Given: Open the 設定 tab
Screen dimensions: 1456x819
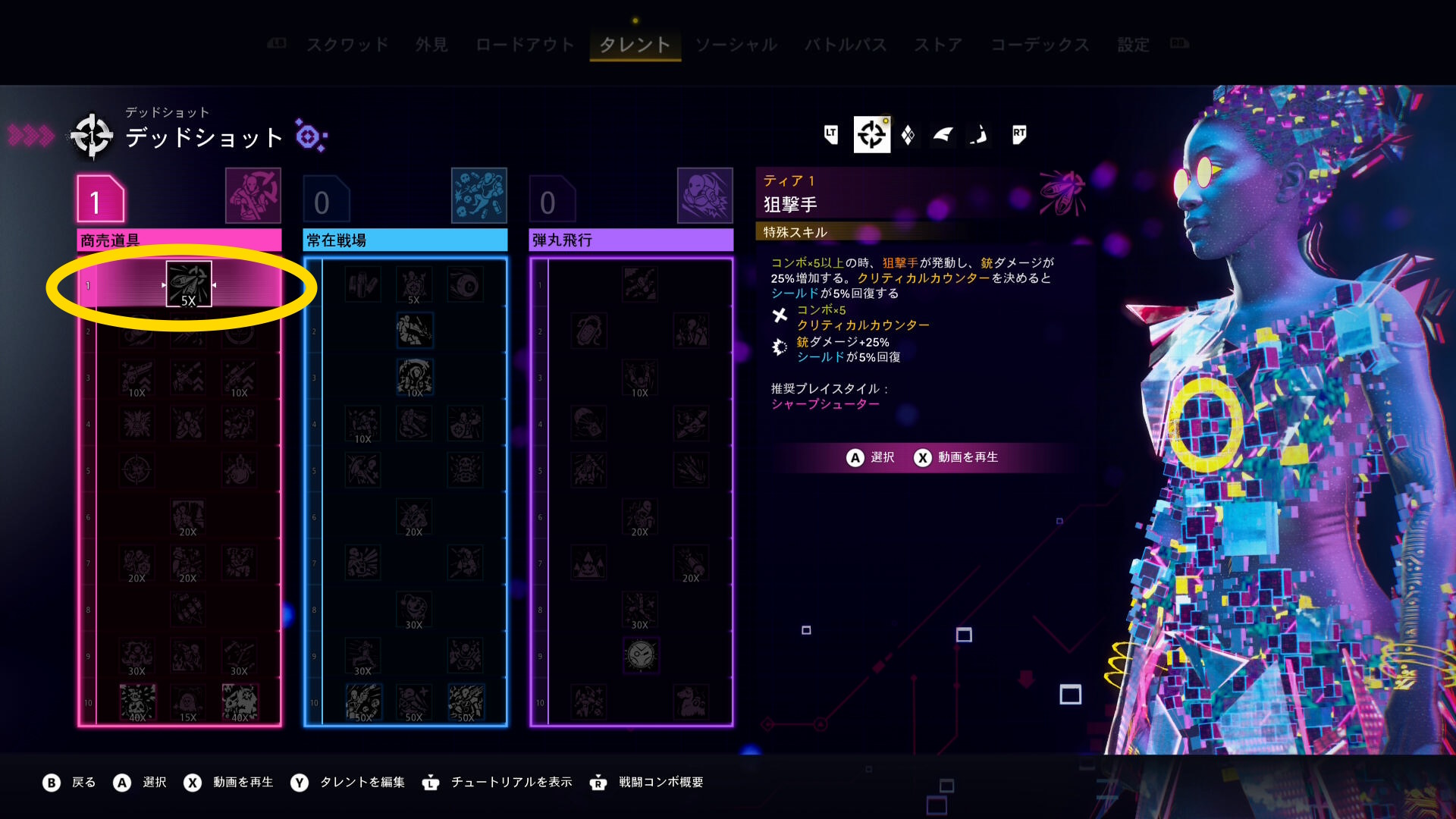Looking at the screenshot, I should click(1133, 45).
